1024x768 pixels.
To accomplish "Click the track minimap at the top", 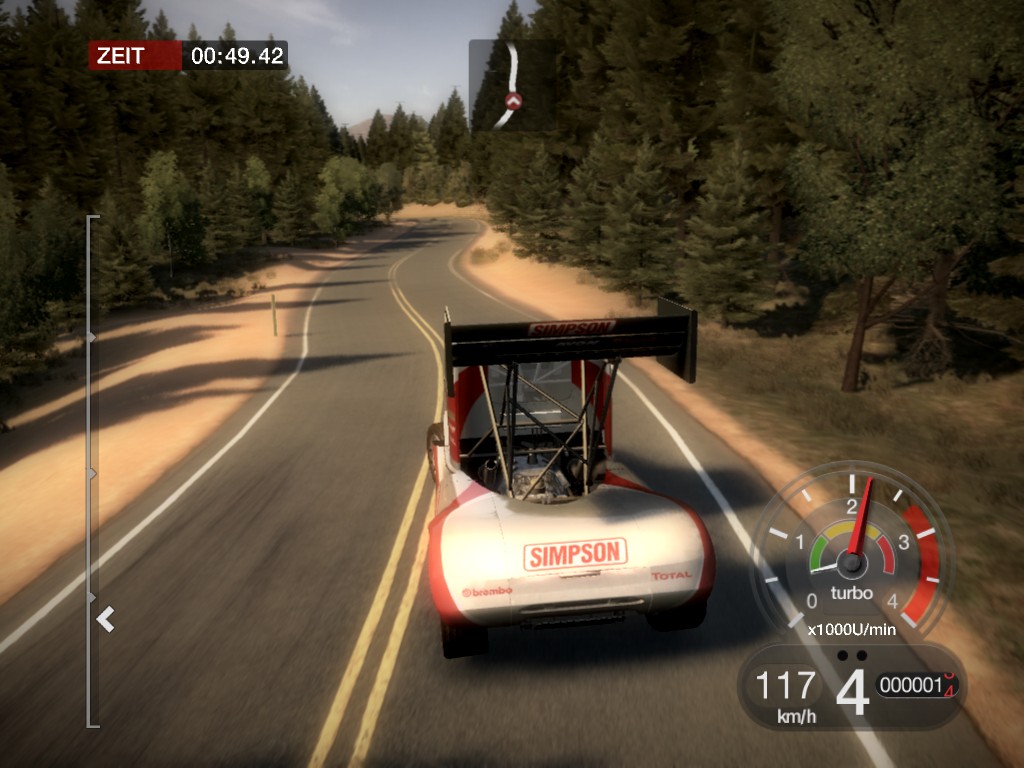I will [511, 85].
